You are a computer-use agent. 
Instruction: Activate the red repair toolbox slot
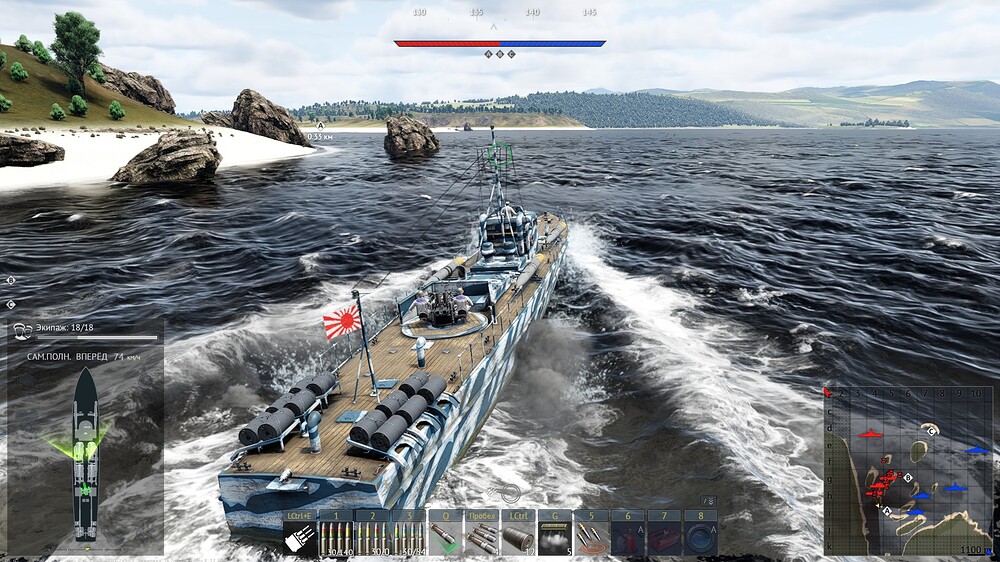tap(662, 538)
